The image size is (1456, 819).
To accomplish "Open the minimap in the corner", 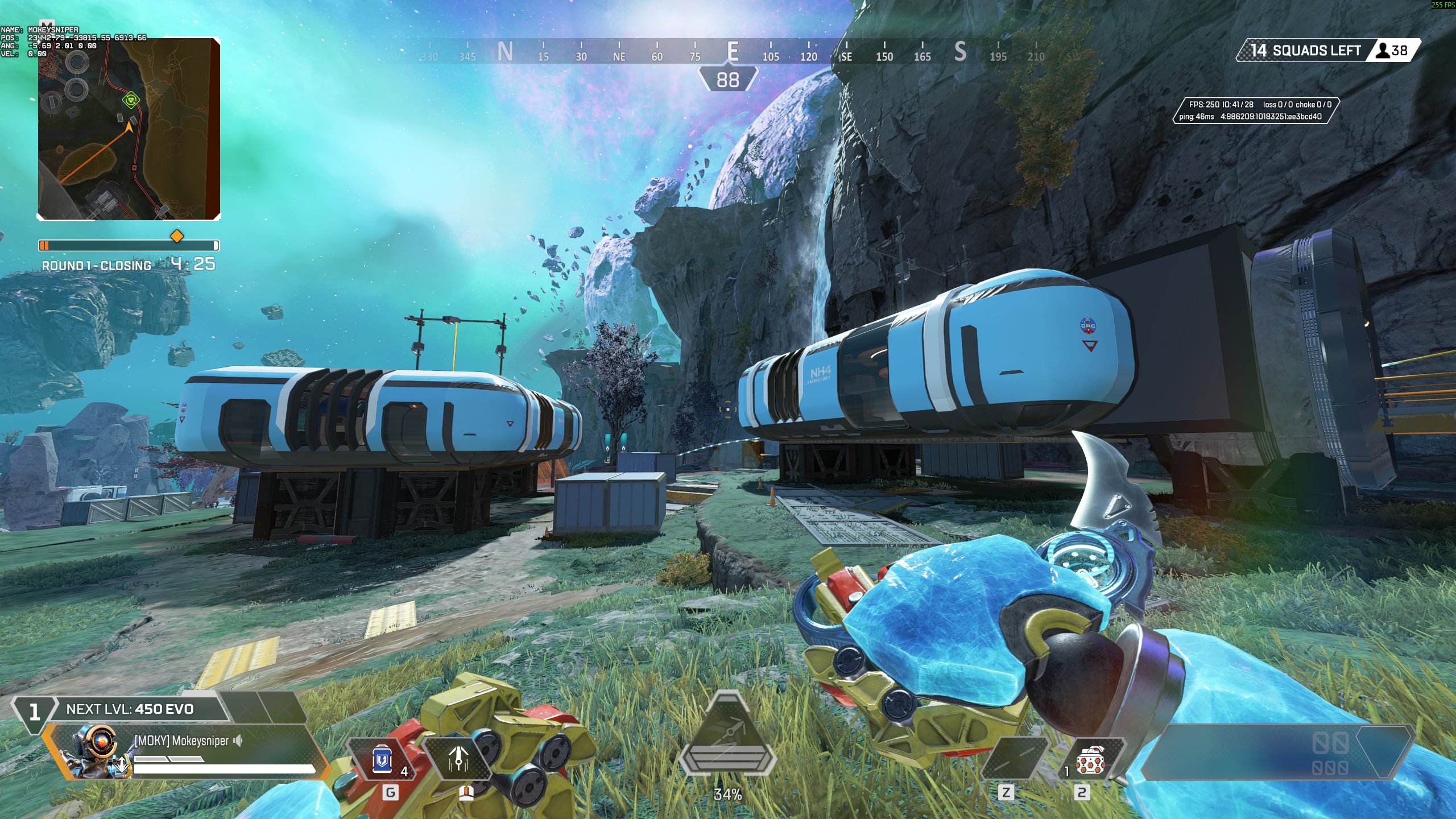I will pos(129,129).
